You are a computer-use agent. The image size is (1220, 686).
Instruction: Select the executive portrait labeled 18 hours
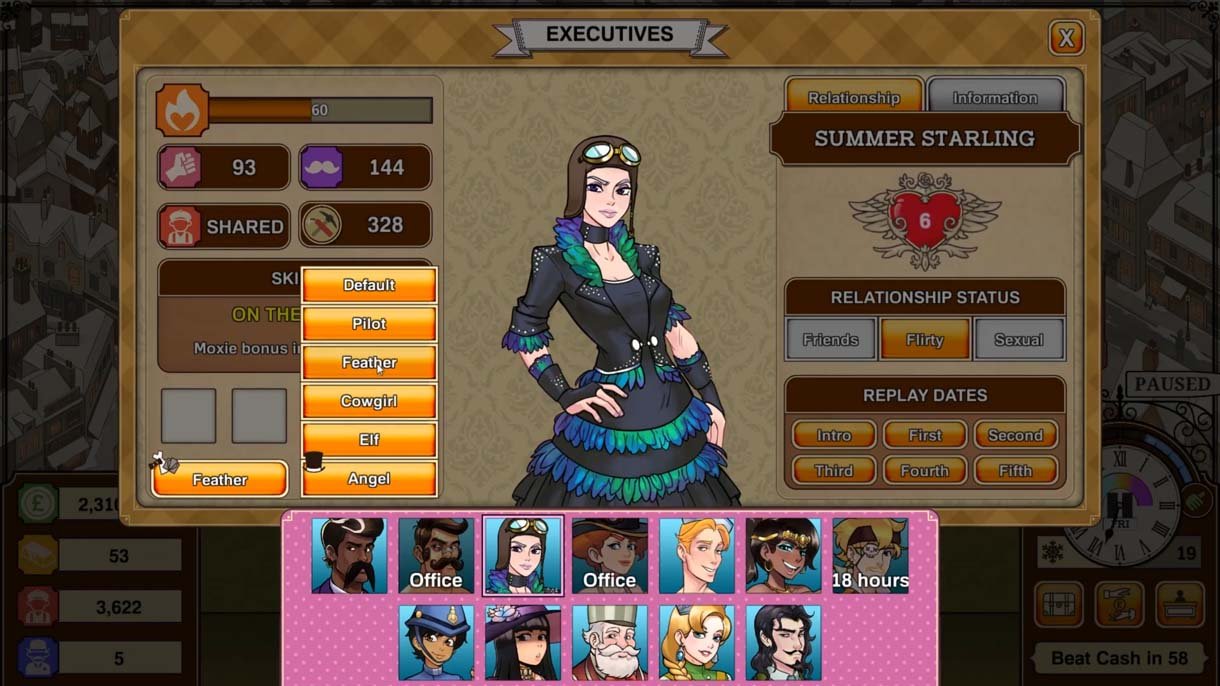pos(870,556)
